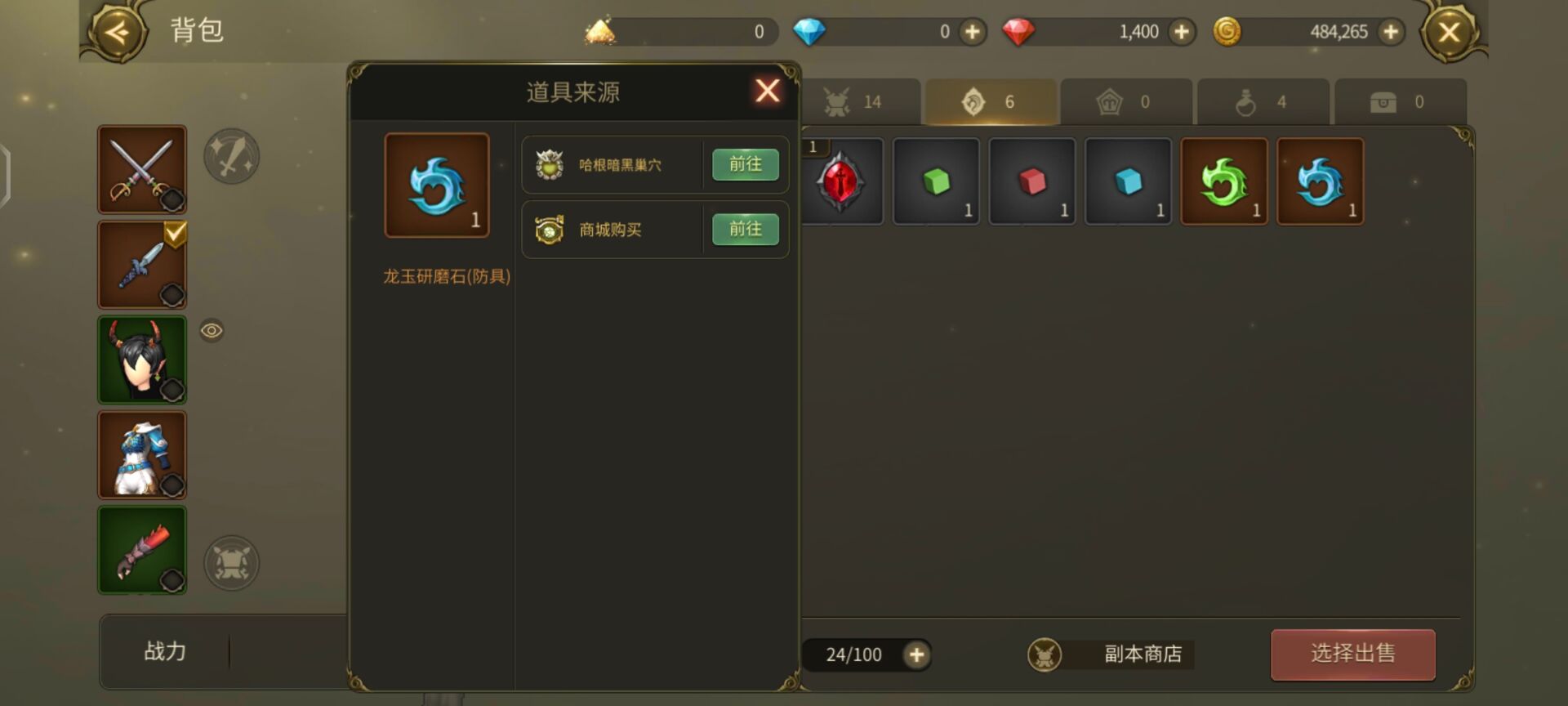Add blue diamonds with the plus button
The height and width of the screenshot is (706, 1568).
(x=972, y=32)
